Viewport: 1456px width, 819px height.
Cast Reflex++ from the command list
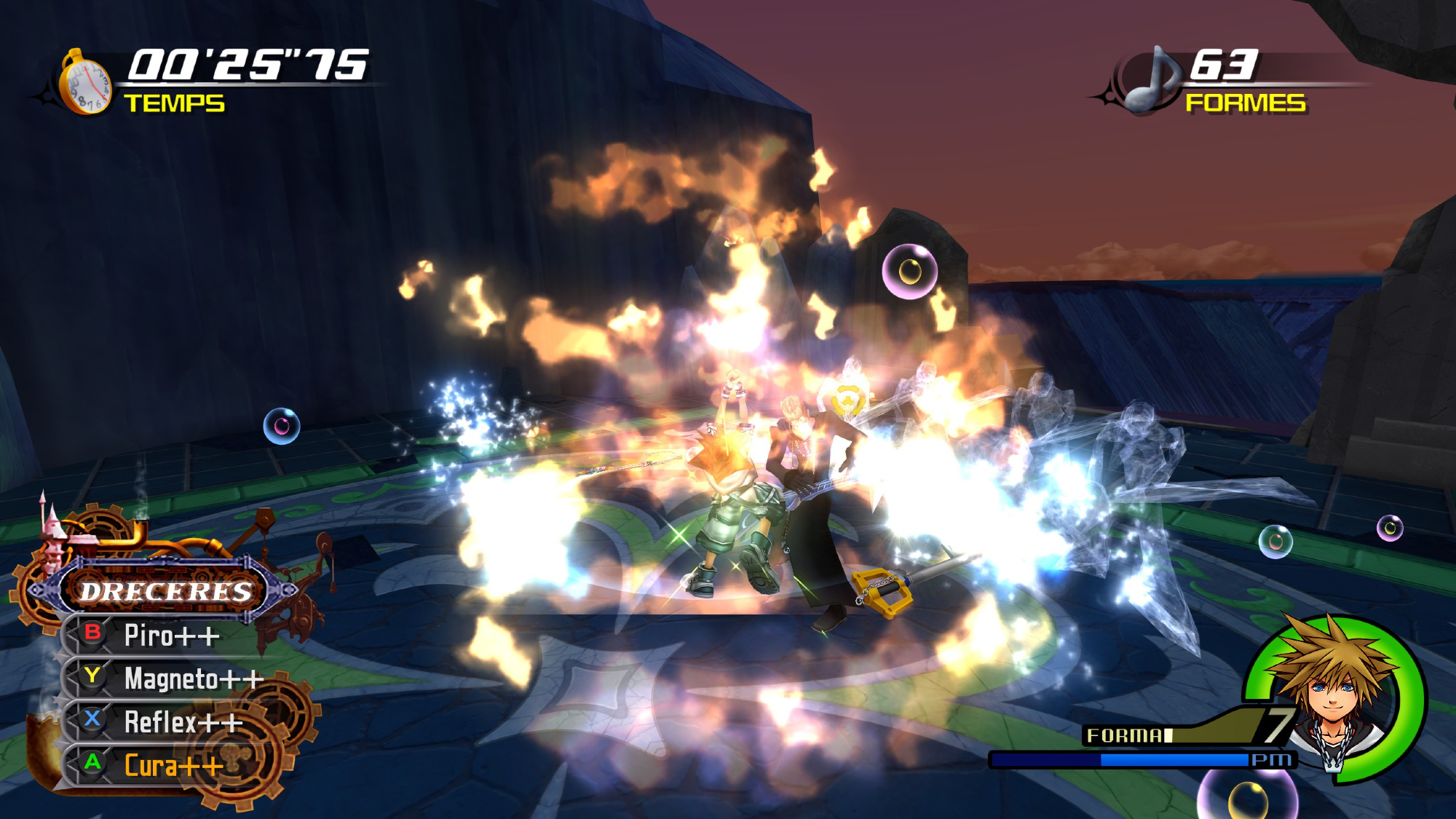click(x=183, y=722)
